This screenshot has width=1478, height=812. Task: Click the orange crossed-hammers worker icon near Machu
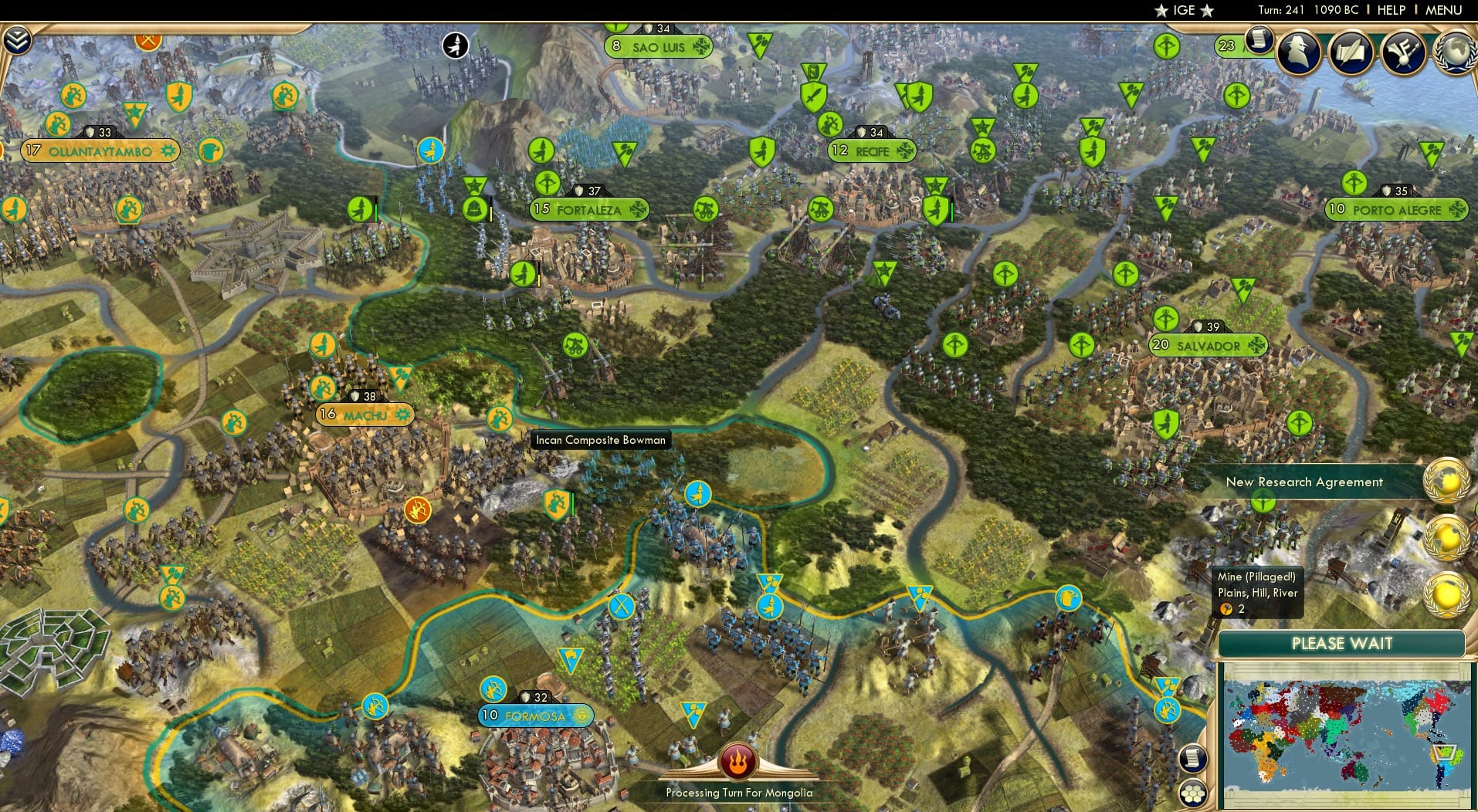[x=416, y=508]
